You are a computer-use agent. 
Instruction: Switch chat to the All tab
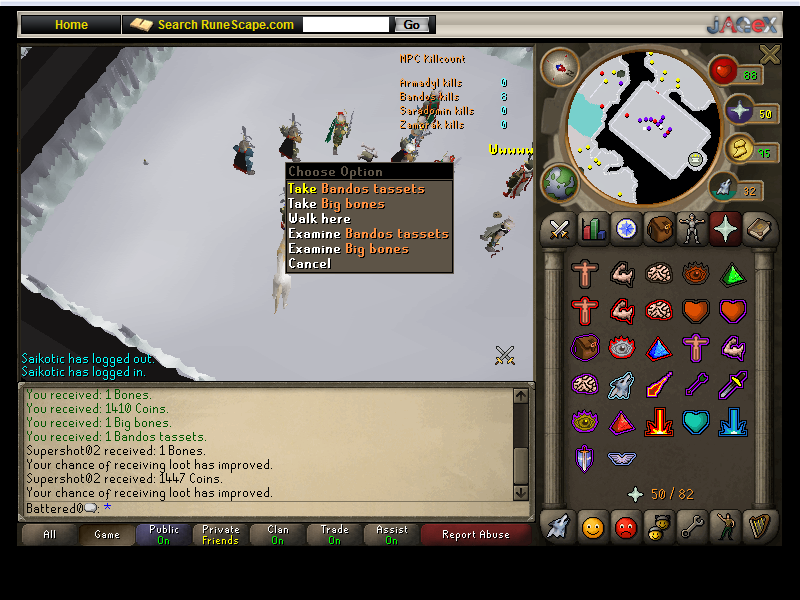click(x=49, y=535)
